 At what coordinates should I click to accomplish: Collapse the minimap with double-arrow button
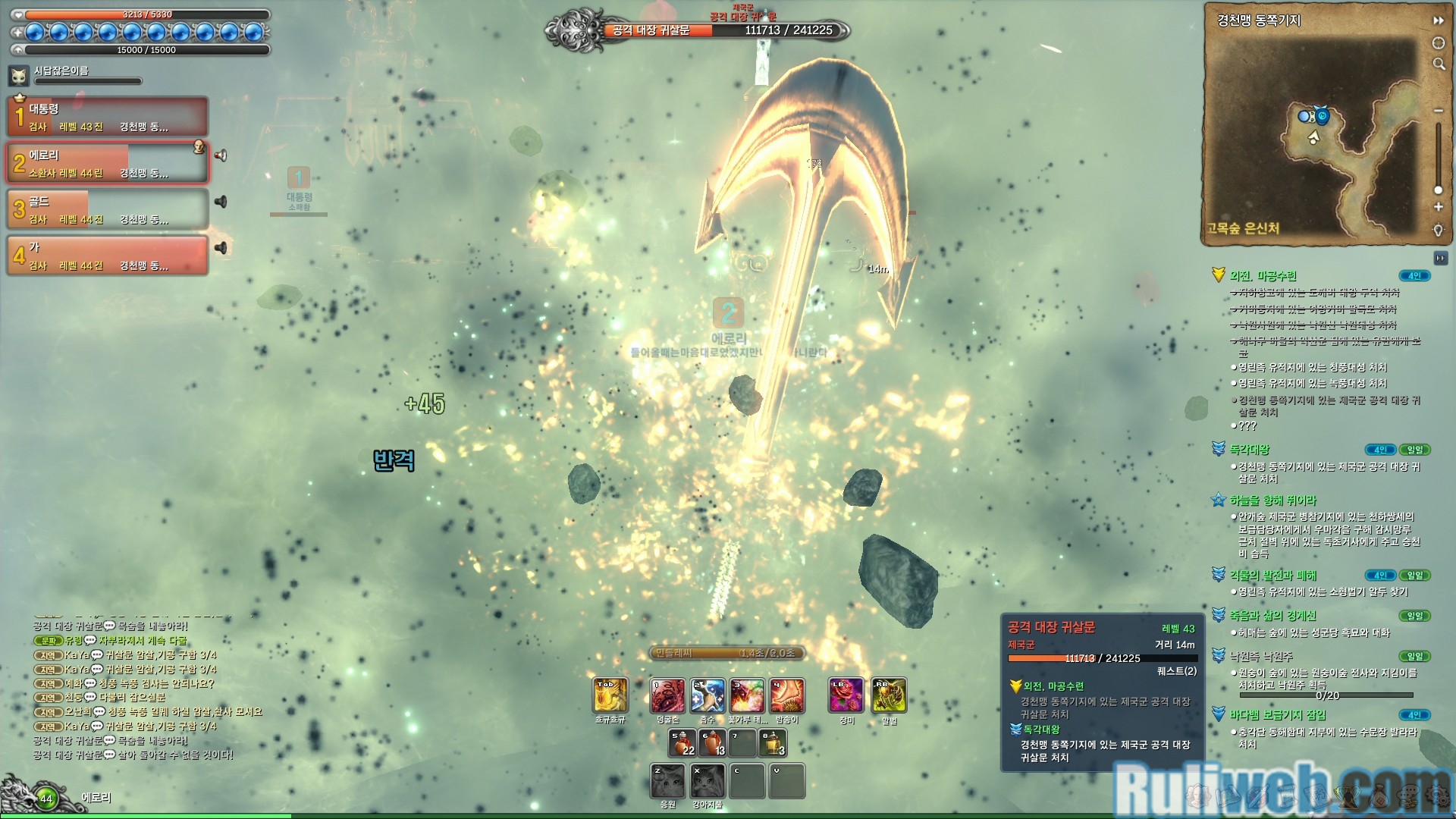(x=1438, y=20)
